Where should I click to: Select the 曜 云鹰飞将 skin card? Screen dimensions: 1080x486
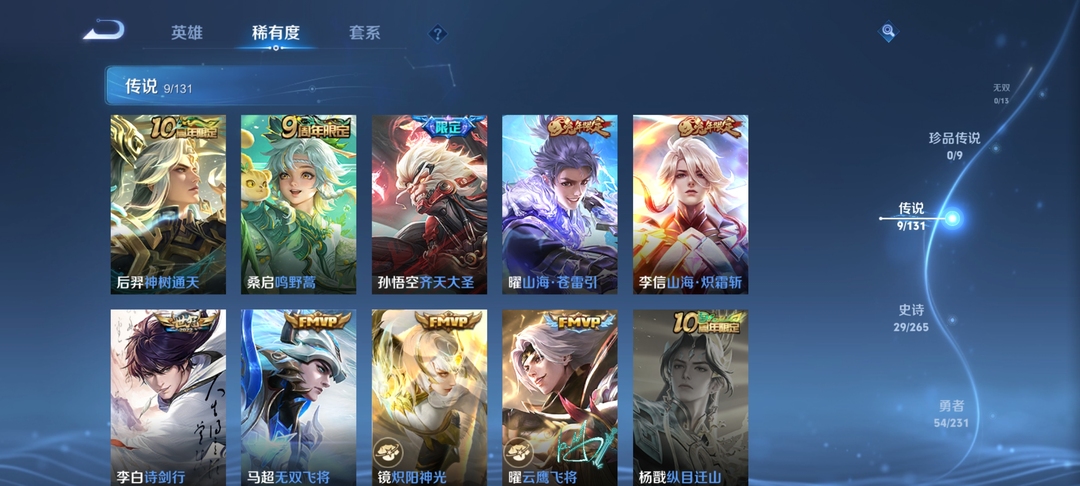(559, 398)
